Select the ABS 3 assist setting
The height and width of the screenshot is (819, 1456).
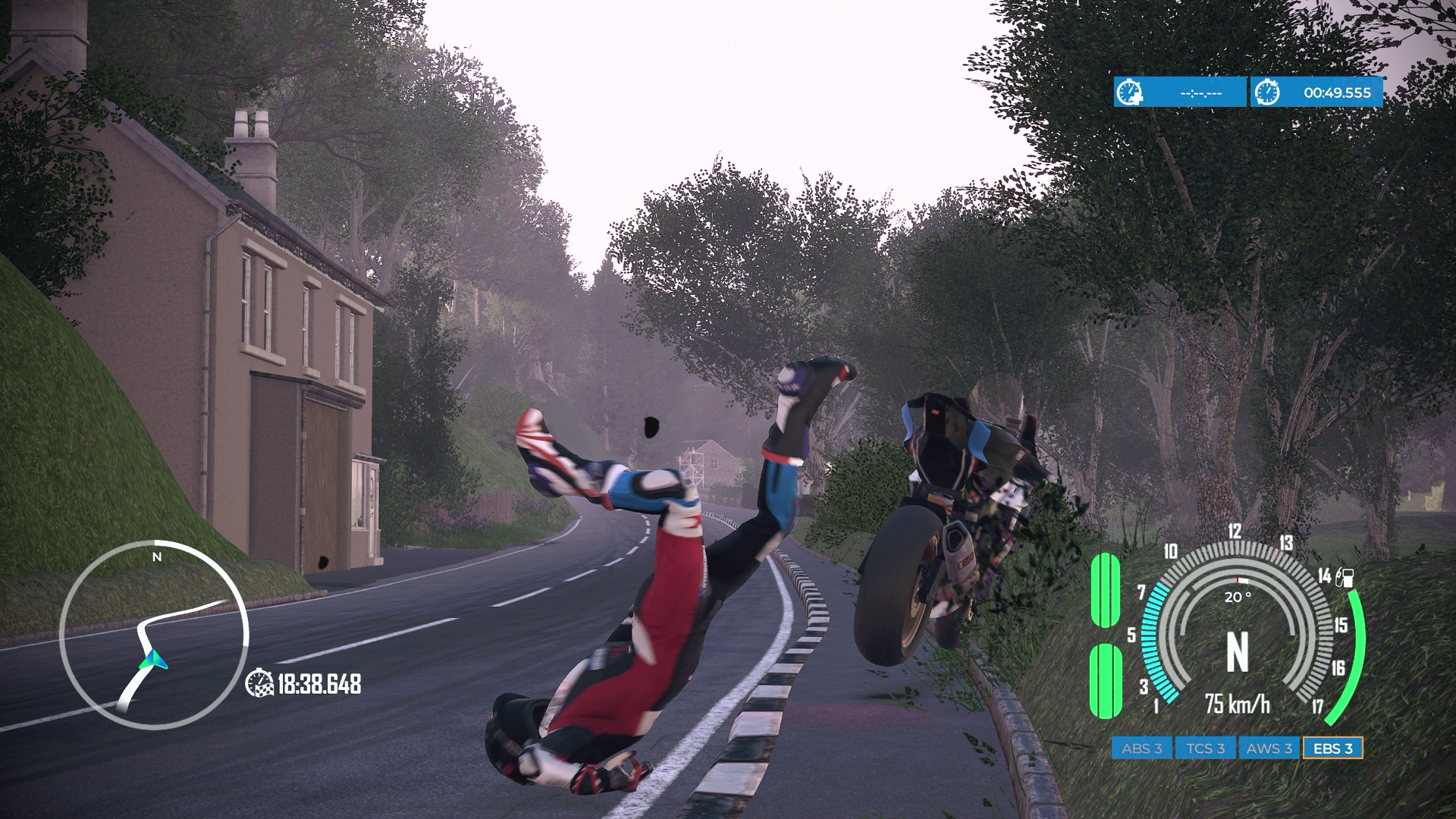tap(1142, 748)
